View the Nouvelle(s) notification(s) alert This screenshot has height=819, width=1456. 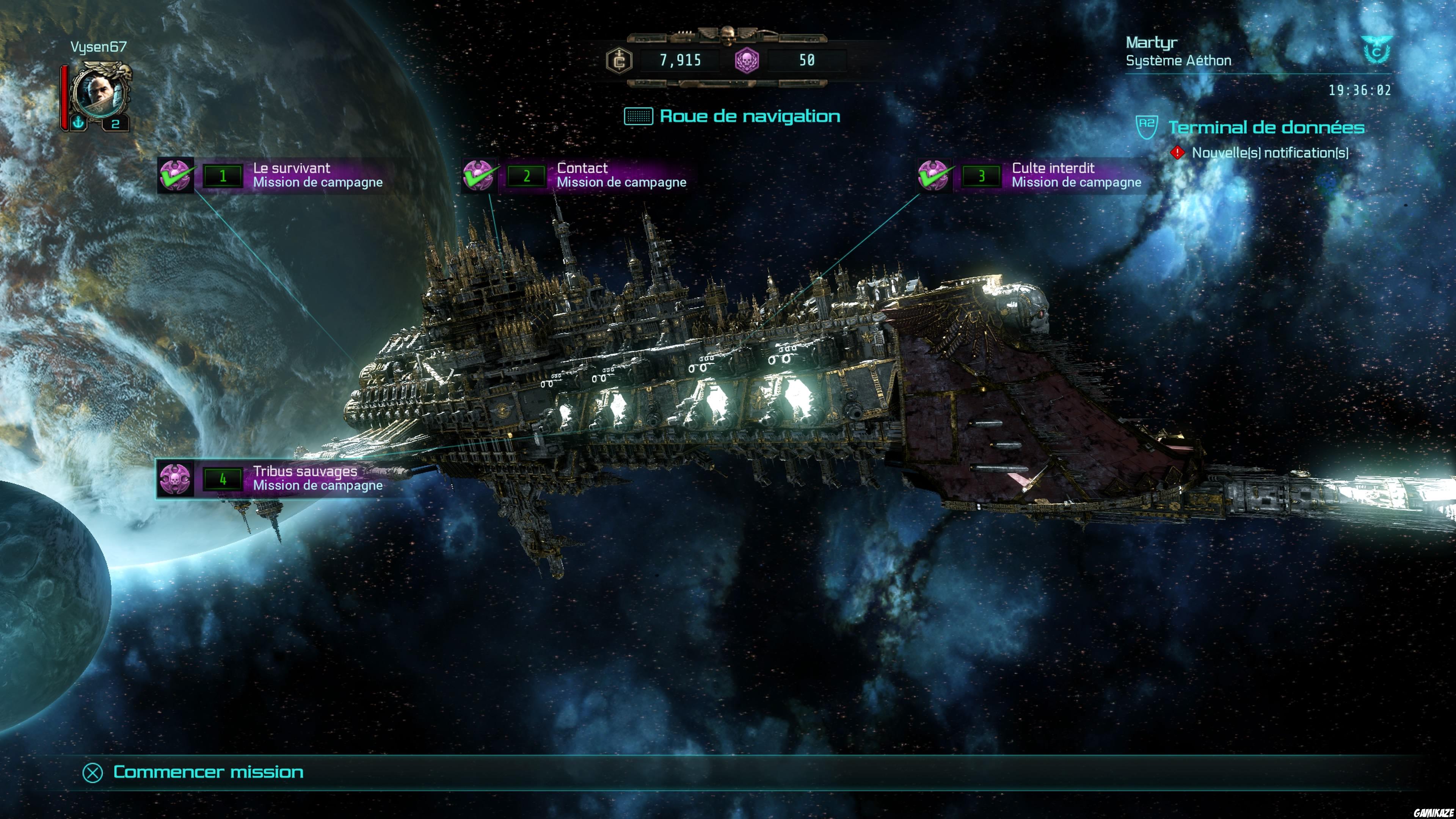tap(1269, 152)
